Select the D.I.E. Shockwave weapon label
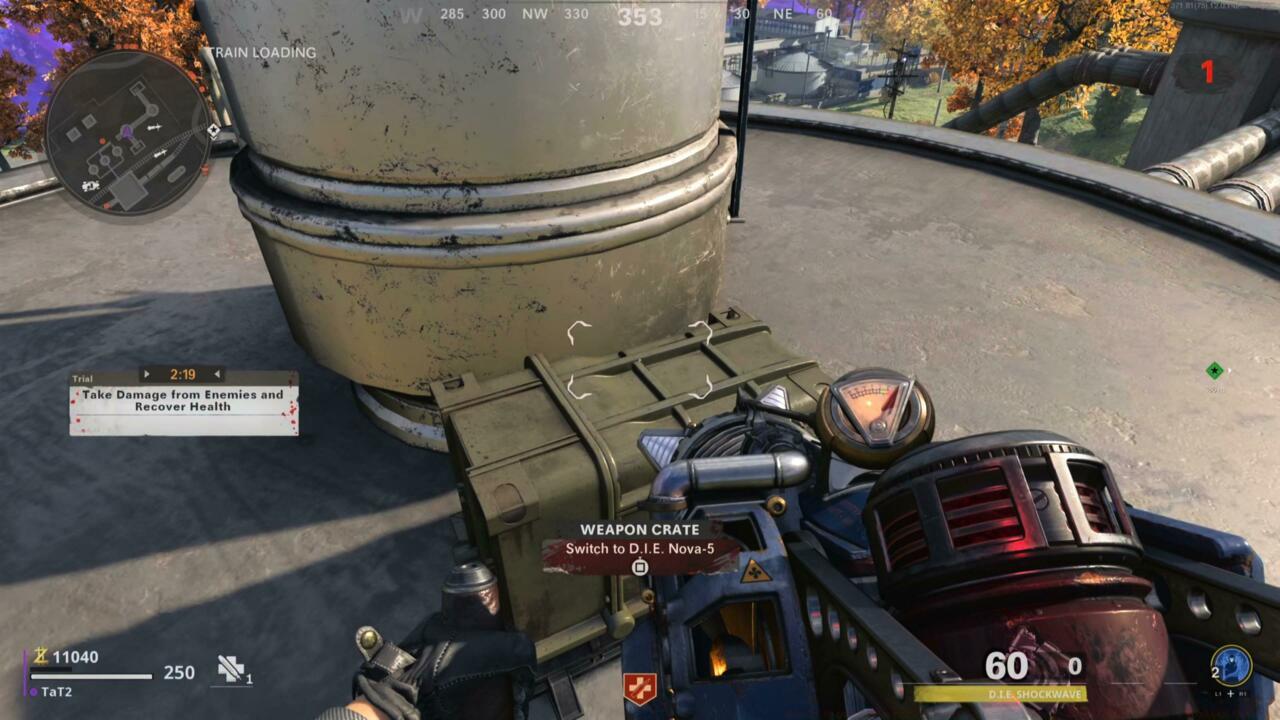This screenshot has height=720, width=1280. tap(1000, 694)
